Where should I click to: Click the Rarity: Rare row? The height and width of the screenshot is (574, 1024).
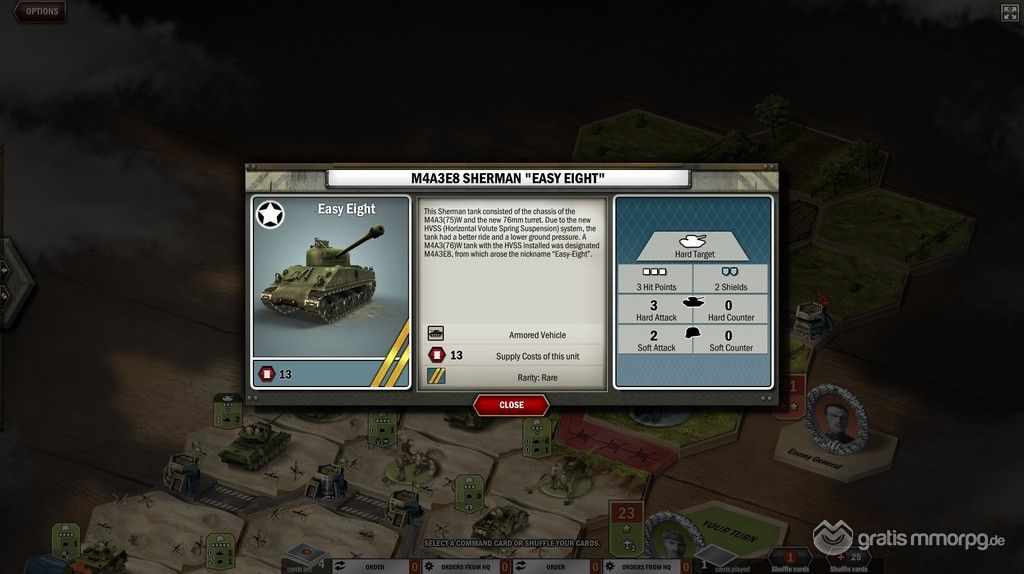click(x=512, y=377)
